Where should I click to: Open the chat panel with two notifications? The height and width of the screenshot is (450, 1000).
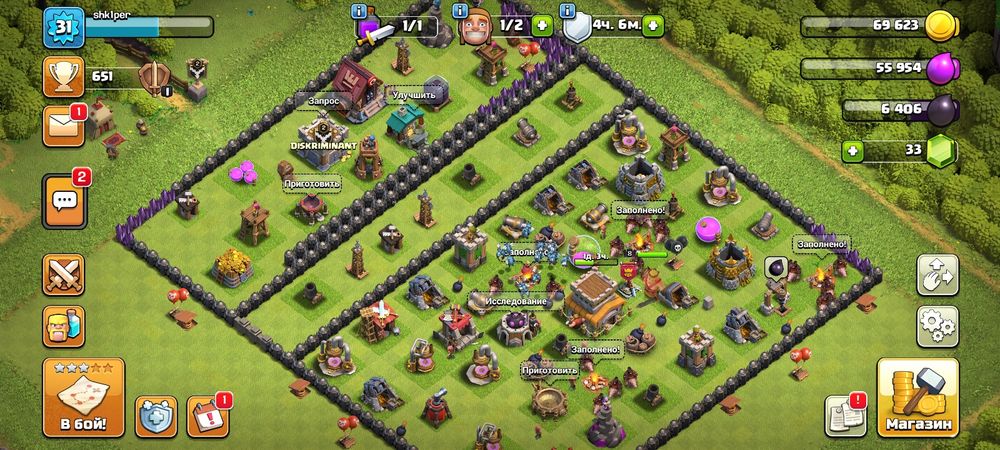(x=64, y=201)
